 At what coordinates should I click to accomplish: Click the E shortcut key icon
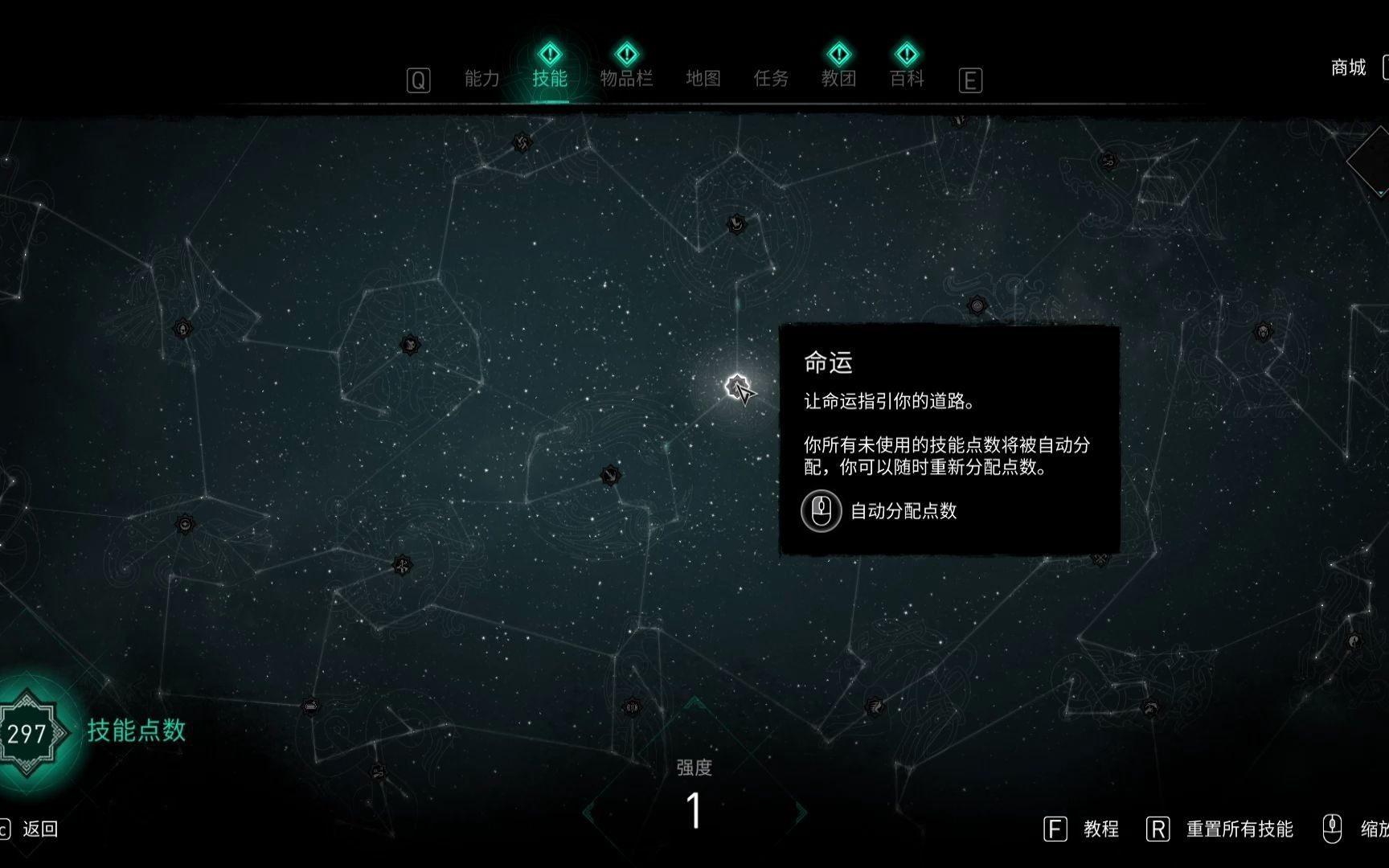coord(970,80)
